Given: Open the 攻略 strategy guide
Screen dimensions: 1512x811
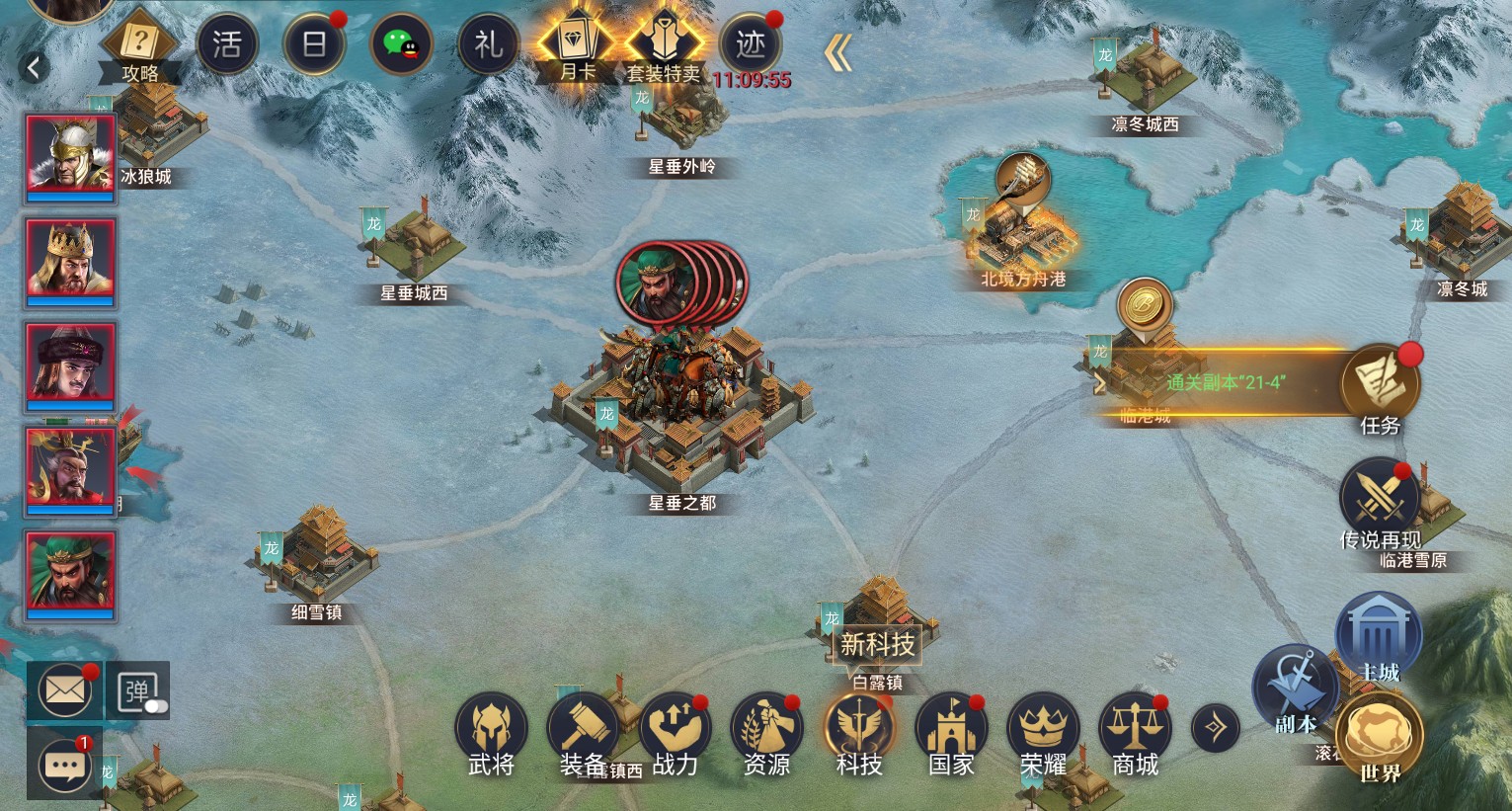Looking at the screenshot, I should [x=140, y=47].
